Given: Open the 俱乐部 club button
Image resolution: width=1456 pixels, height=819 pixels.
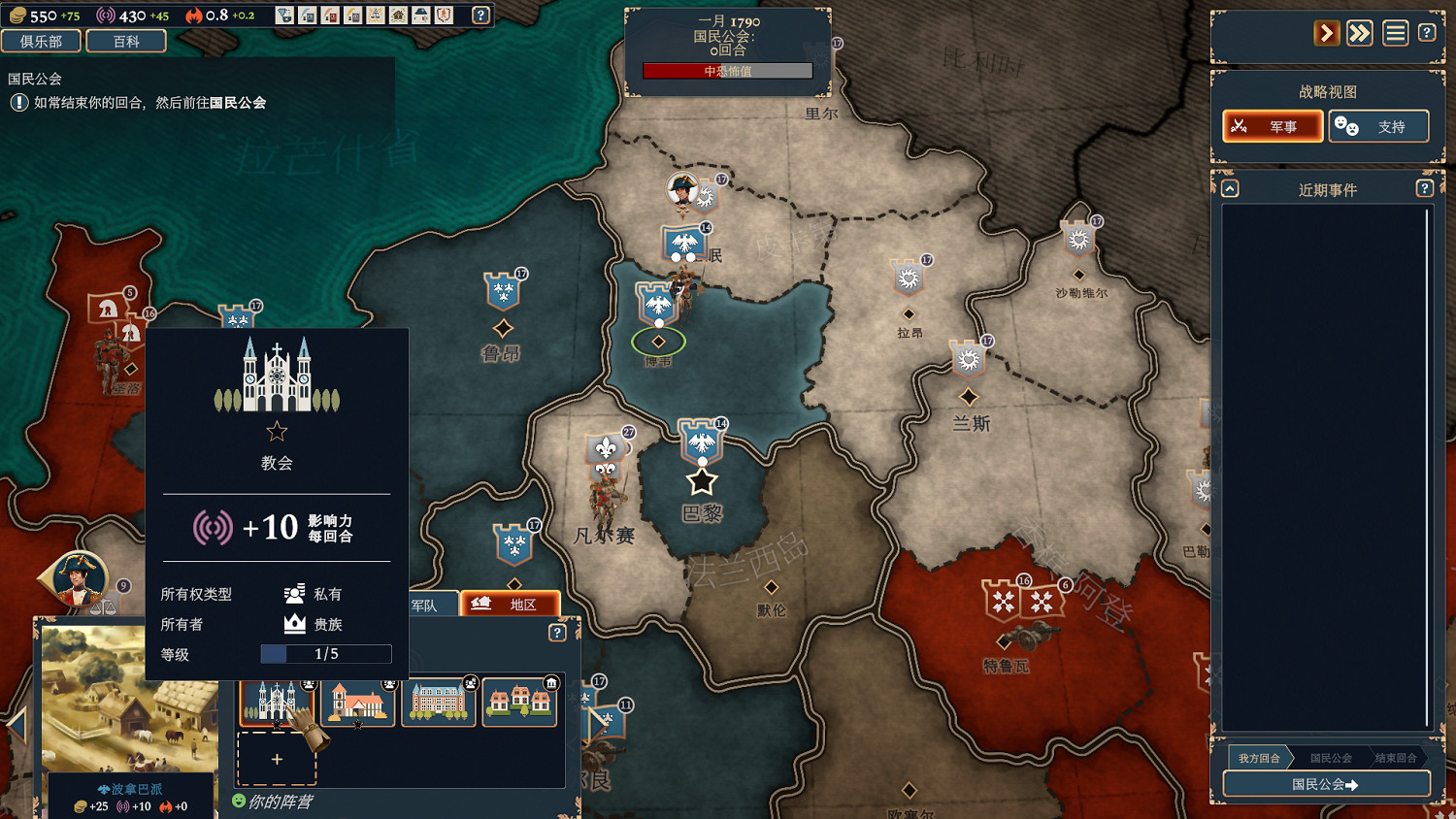Looking at the screenshot, I should (42, 41).
